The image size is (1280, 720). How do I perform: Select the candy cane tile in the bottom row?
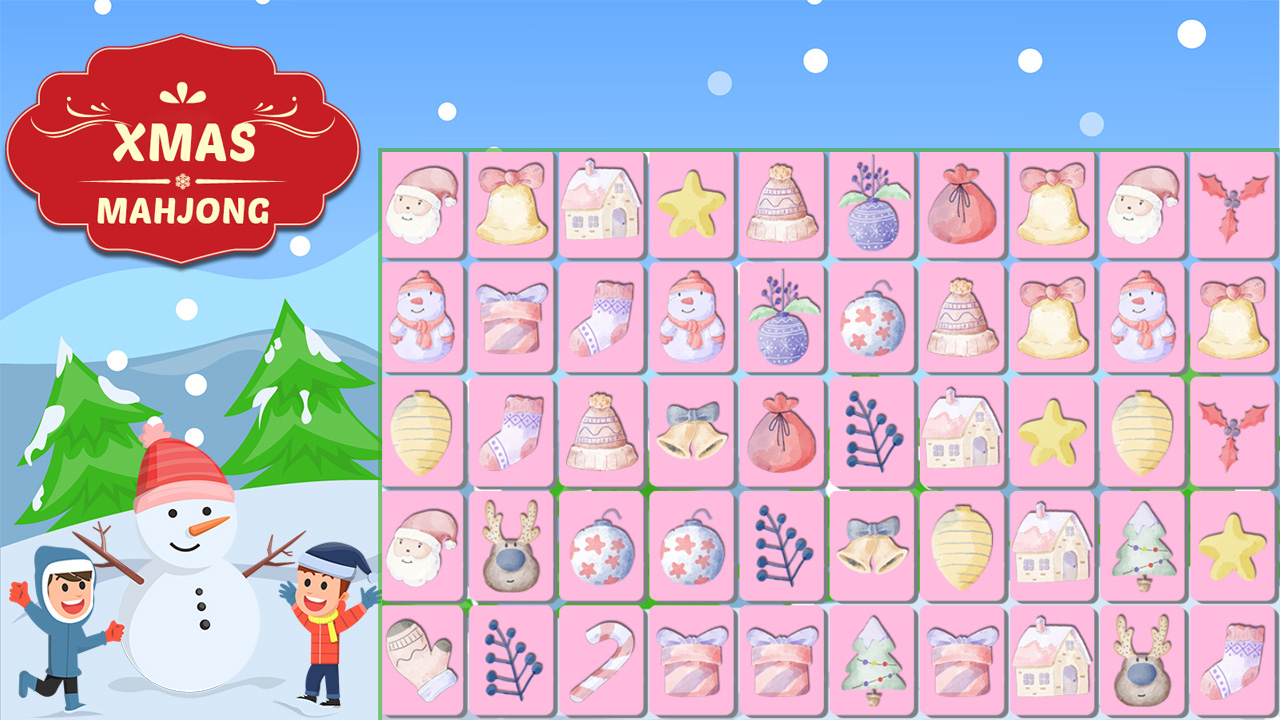pyautogui.click(x=600, y=662)
